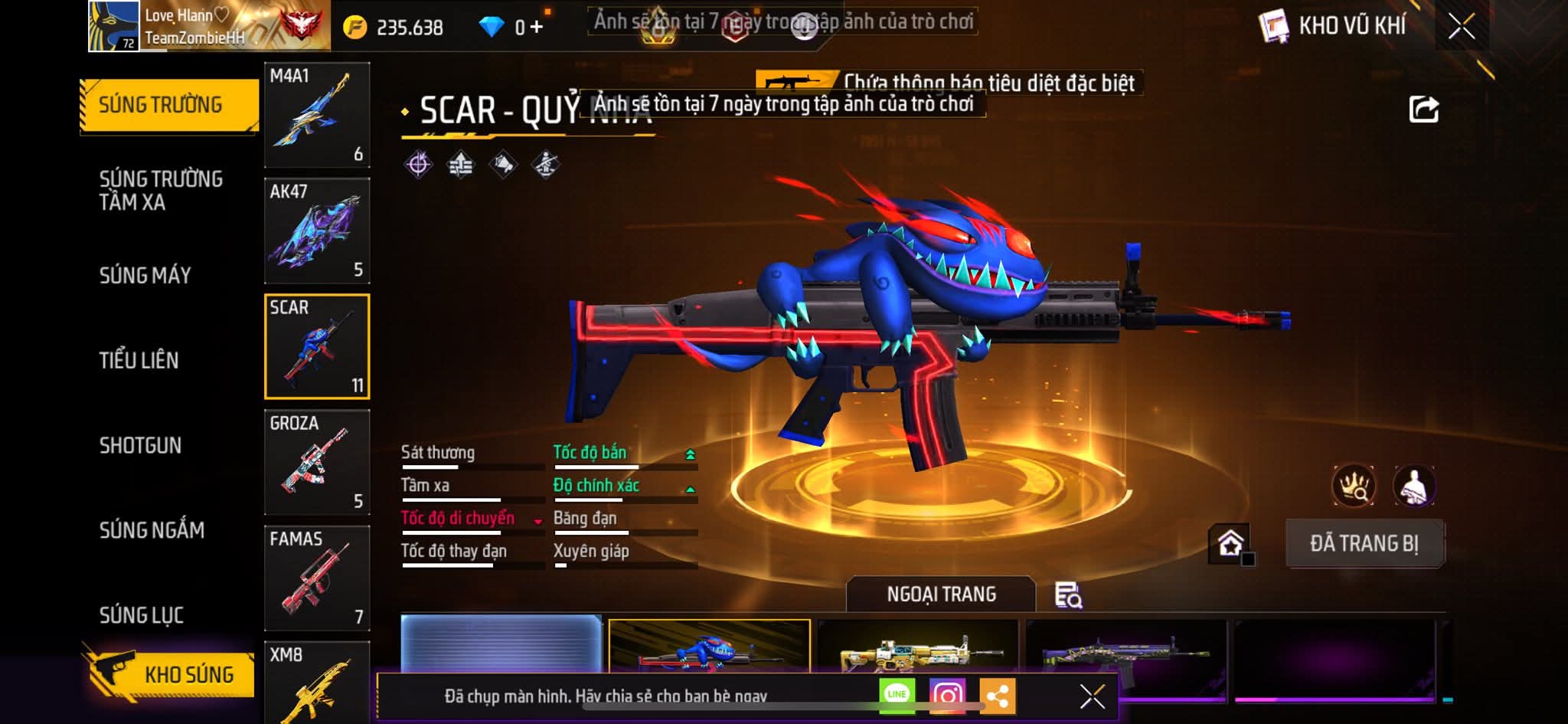Image resolution: width=1568 pixels, height=724 pixels.
Task: Share screenshot via LINE
Action: click(897, 695)
